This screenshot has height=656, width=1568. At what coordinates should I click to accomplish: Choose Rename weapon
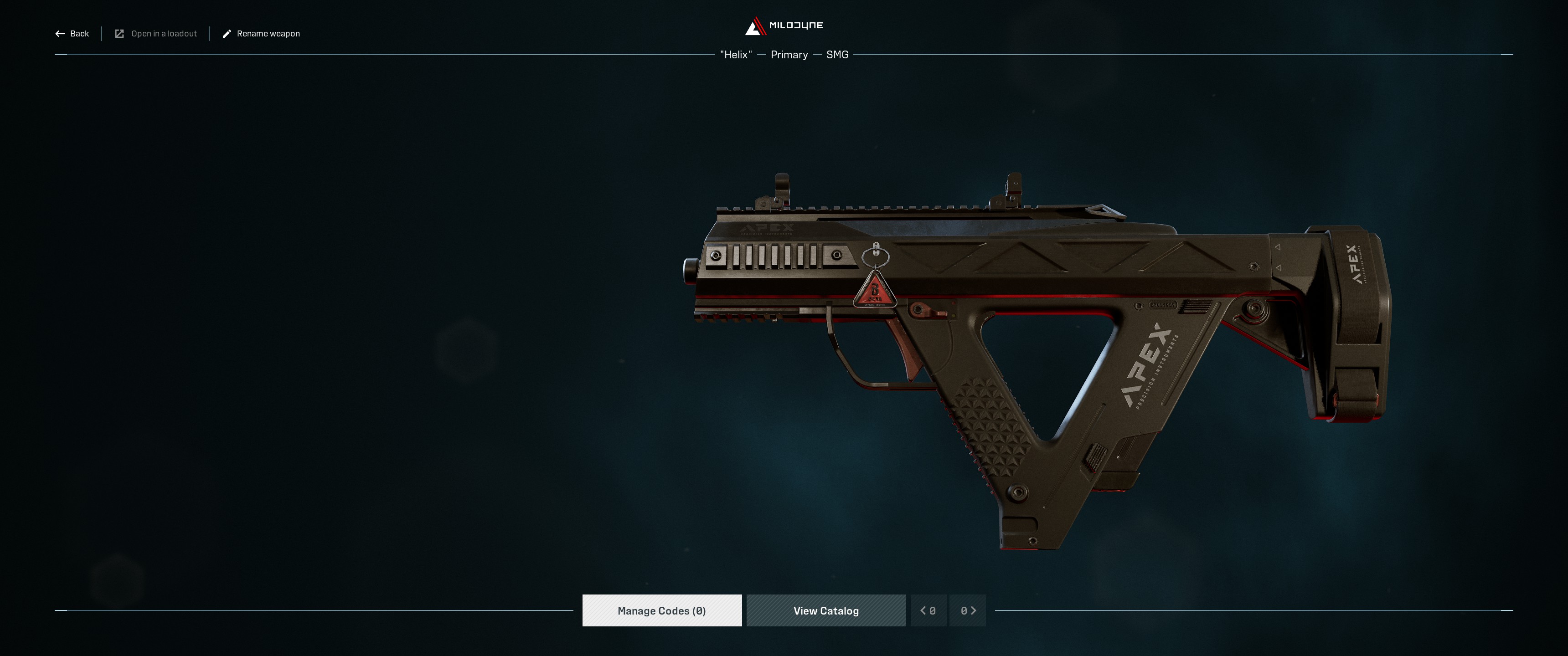point(261,33)
